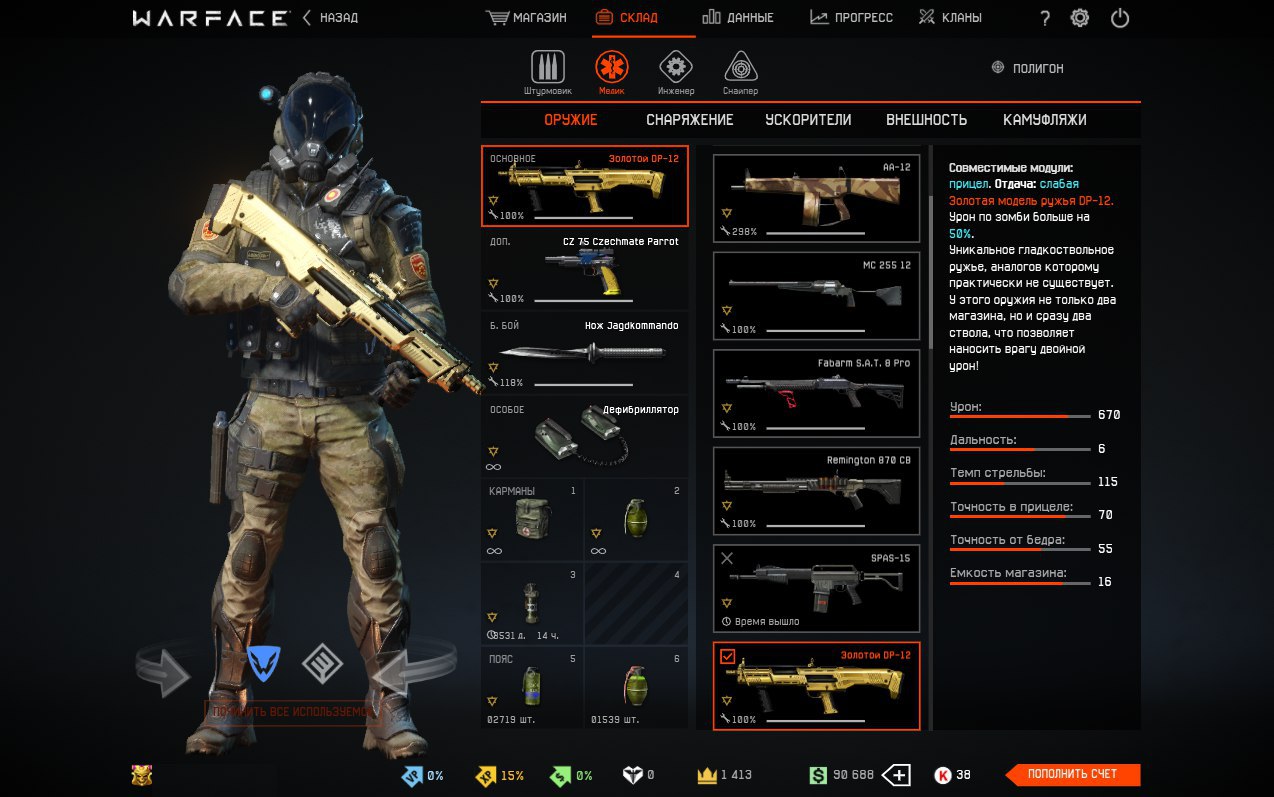Screen dimensions: 1274x797
Task: Open the Кланы menu
Action: (x=950, y=18)
